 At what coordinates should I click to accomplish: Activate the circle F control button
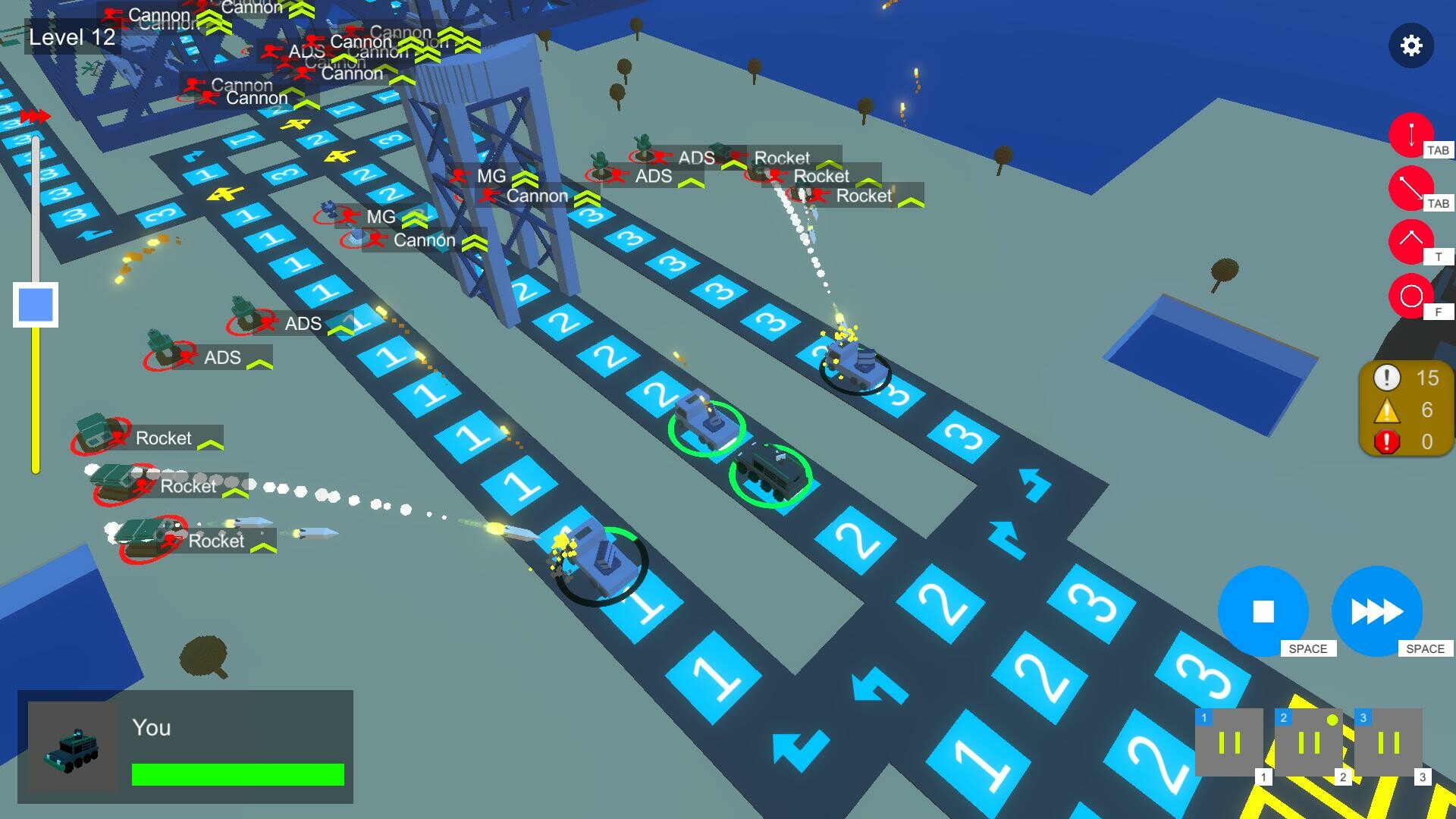click(x=1410, y=297)
